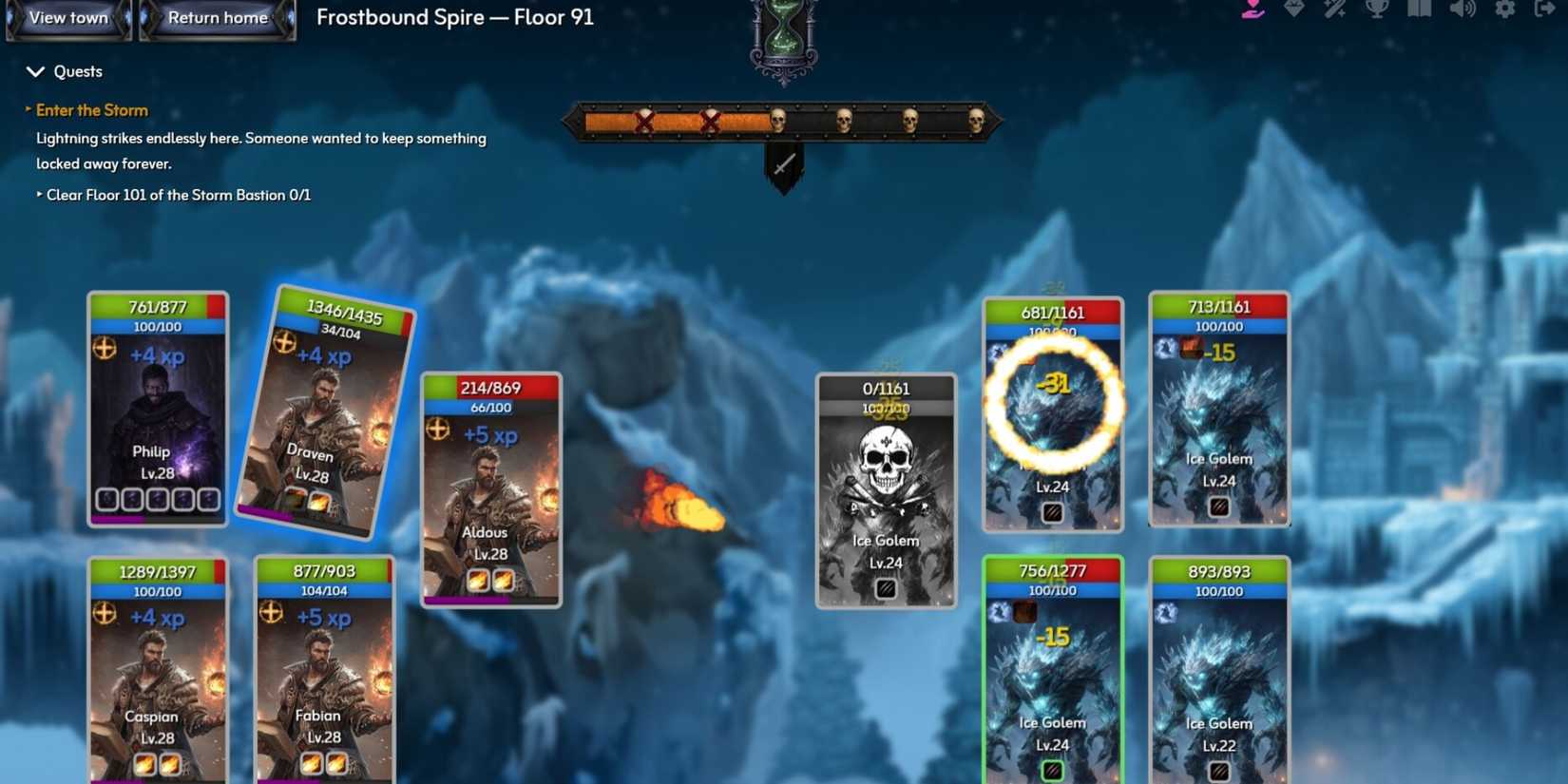This screenshot has height=784, width=1568.
Task: Click the View town button
Action: pyautogui.click(x=67, y=17)
